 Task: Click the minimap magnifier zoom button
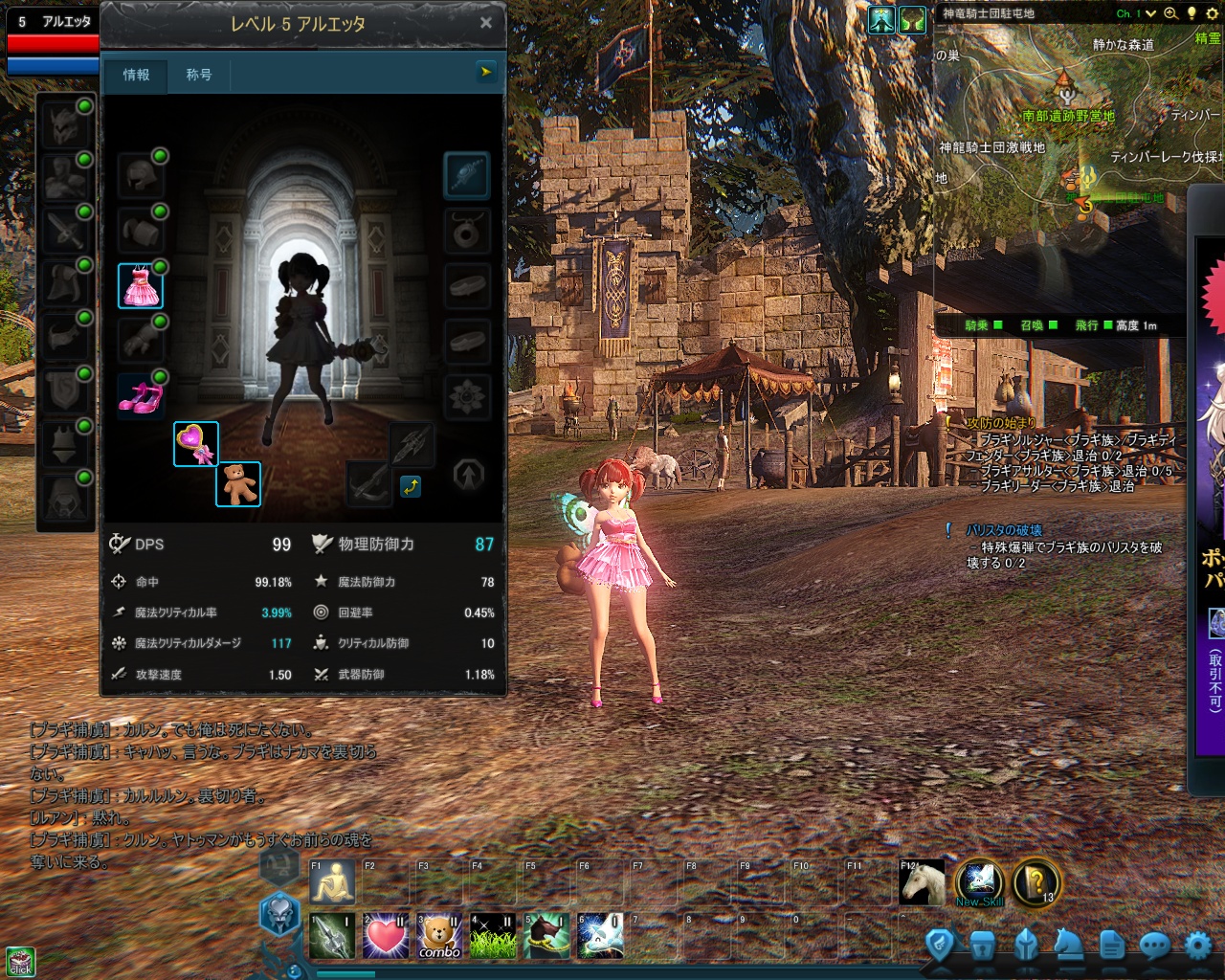coord(1170,13)
